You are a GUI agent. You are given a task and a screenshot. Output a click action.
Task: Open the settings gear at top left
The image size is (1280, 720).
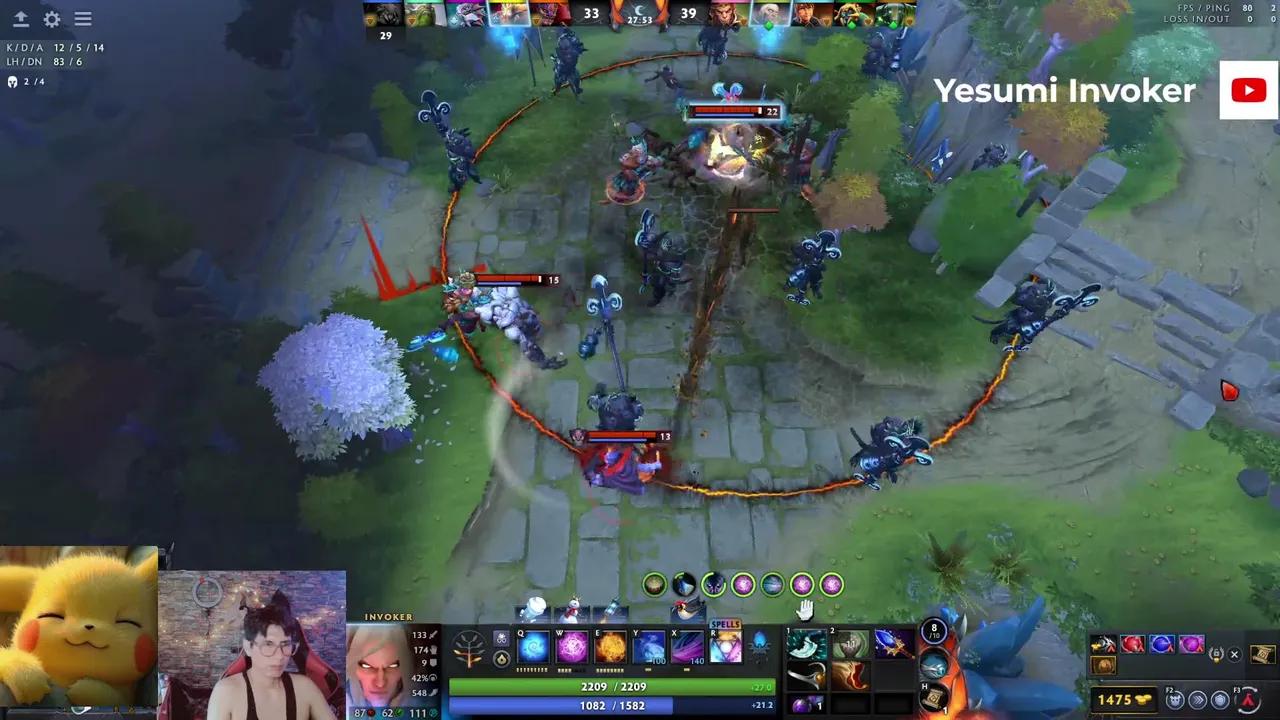51,19
